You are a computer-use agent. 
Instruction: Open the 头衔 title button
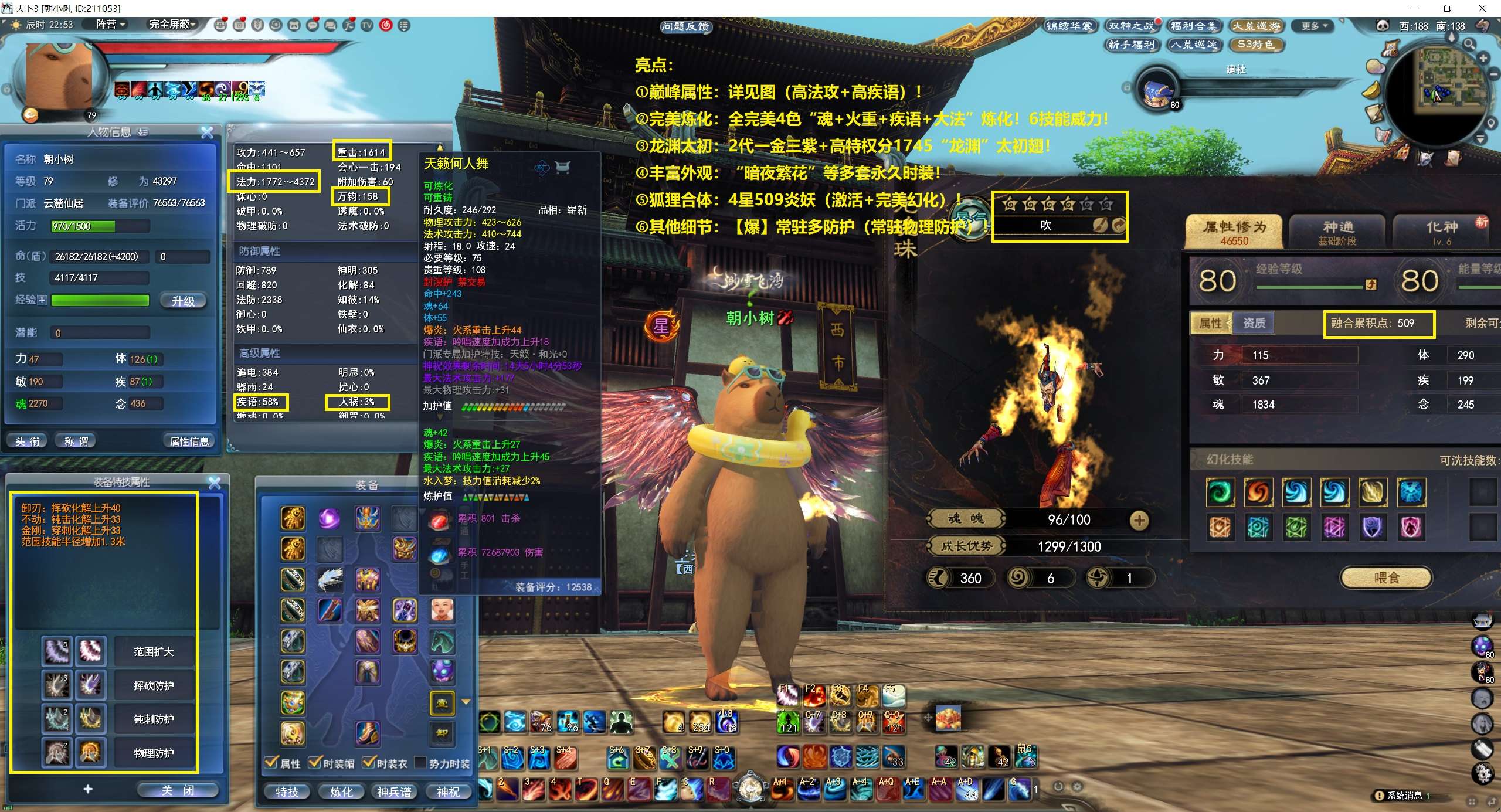[x=28, y=441]
